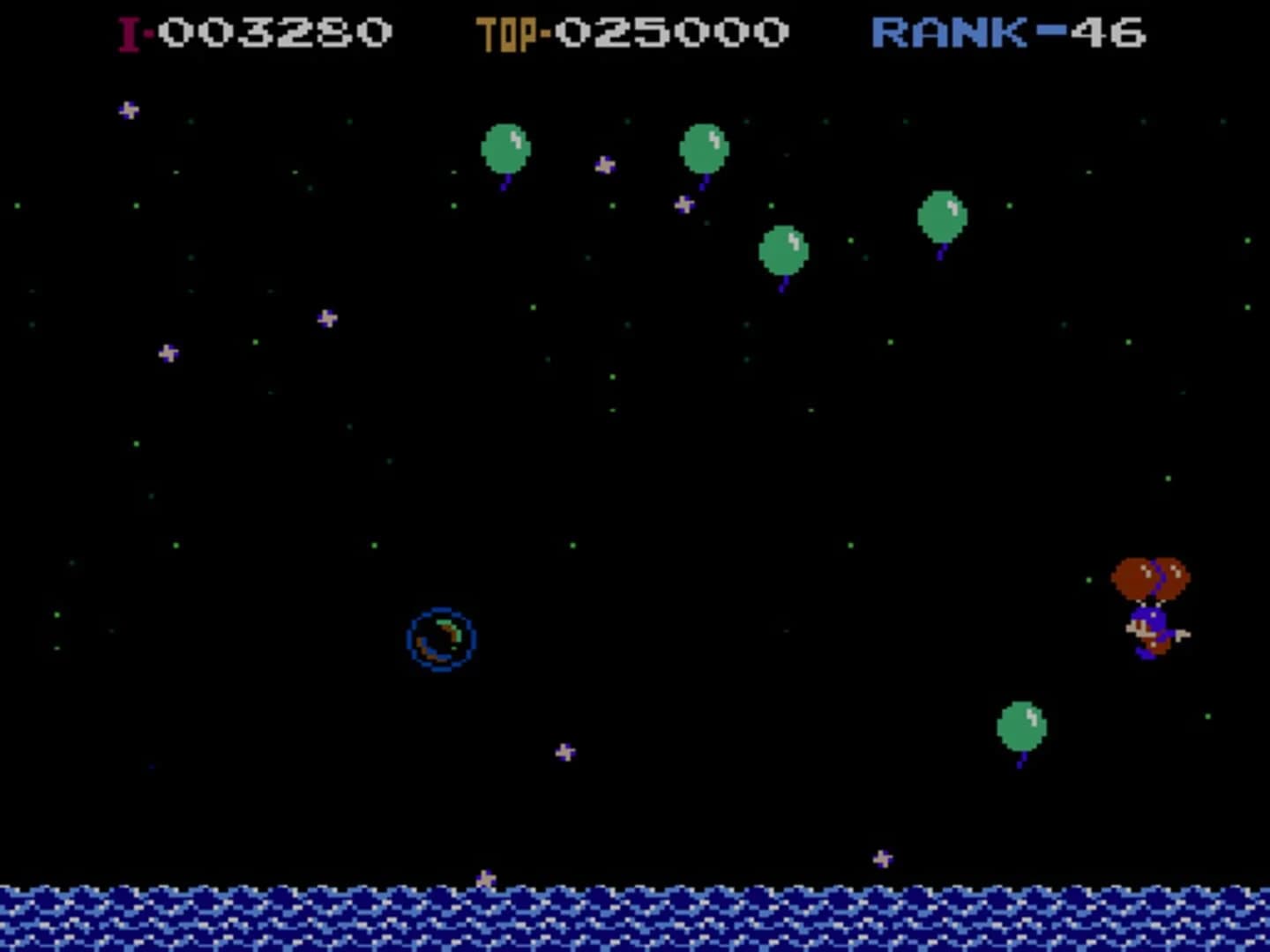Click the green balloon at top right

point(942,214)
